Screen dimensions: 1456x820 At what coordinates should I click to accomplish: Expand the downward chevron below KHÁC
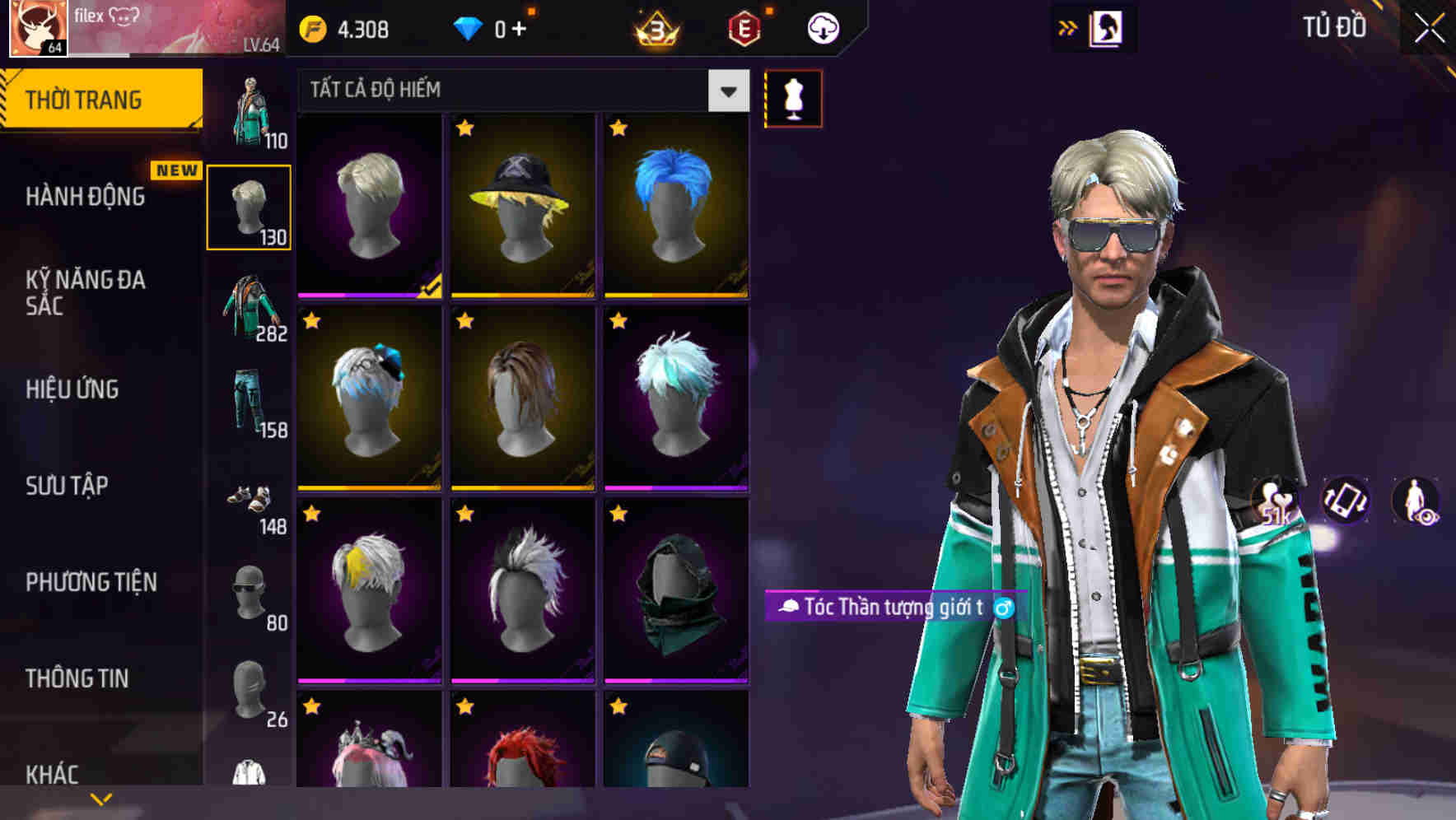pyautogui.click(x=101, y=798)
